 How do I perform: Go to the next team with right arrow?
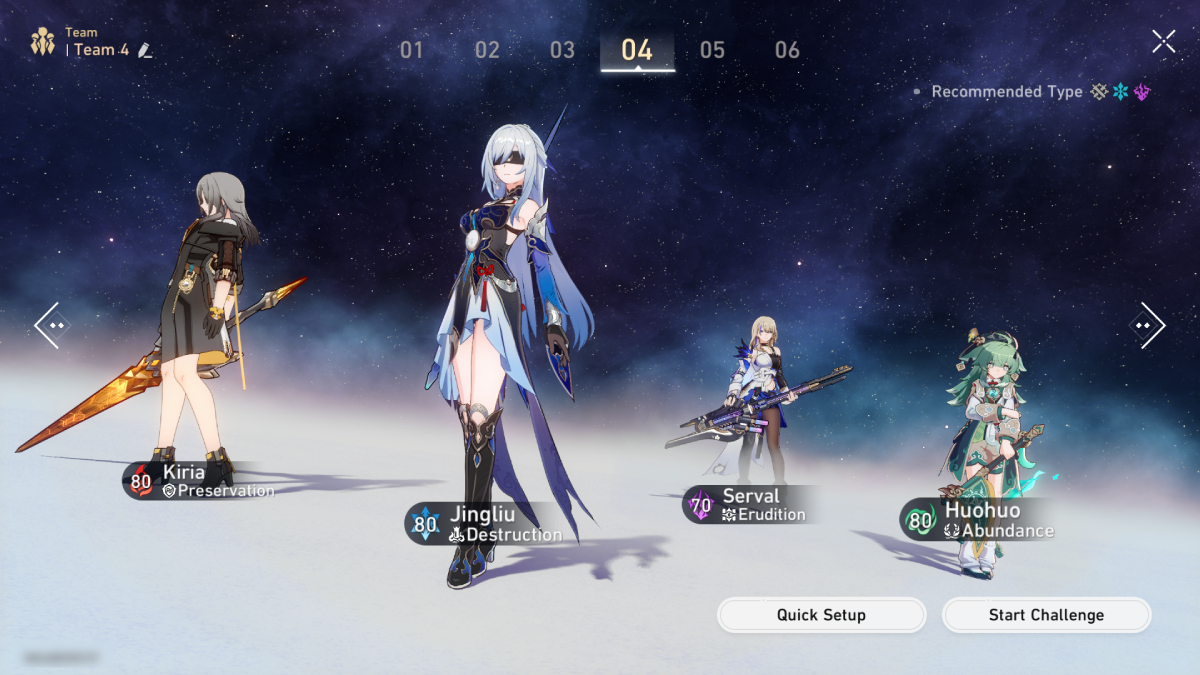(1147, 325)
